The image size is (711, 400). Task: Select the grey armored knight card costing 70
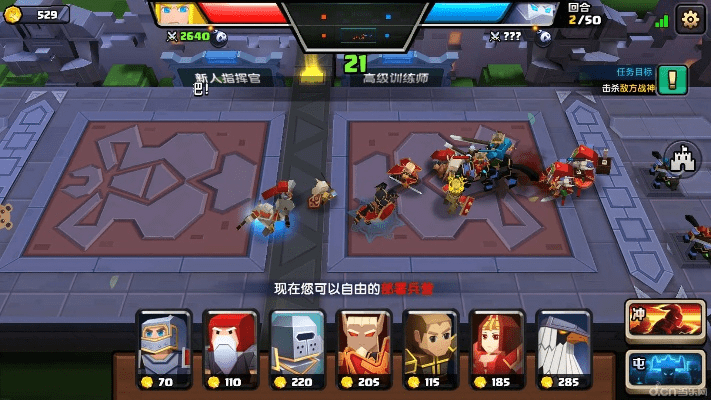click(x=164, y=345)
